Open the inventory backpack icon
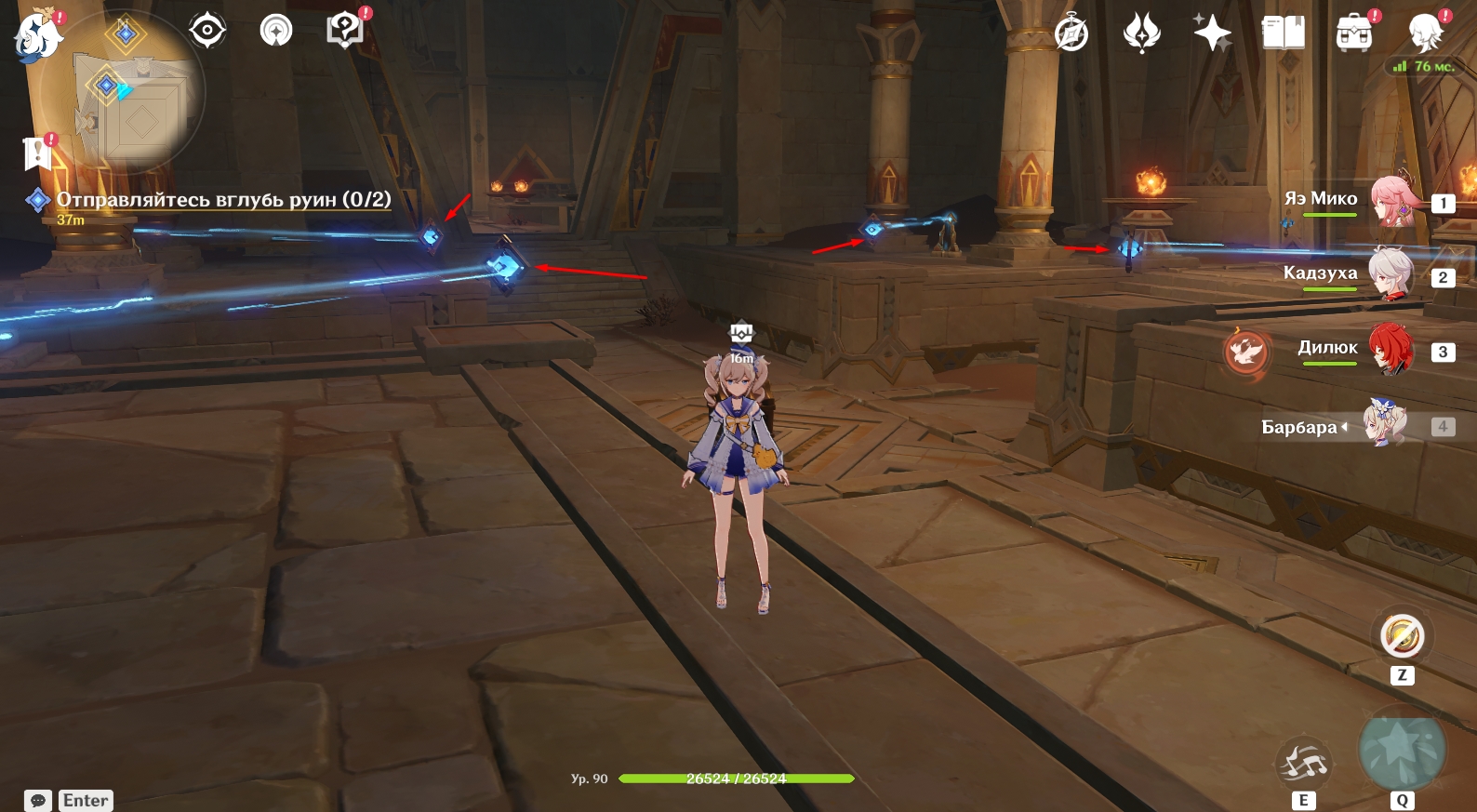Viewport: 1477px width, 812px height. pos(1354,34)
